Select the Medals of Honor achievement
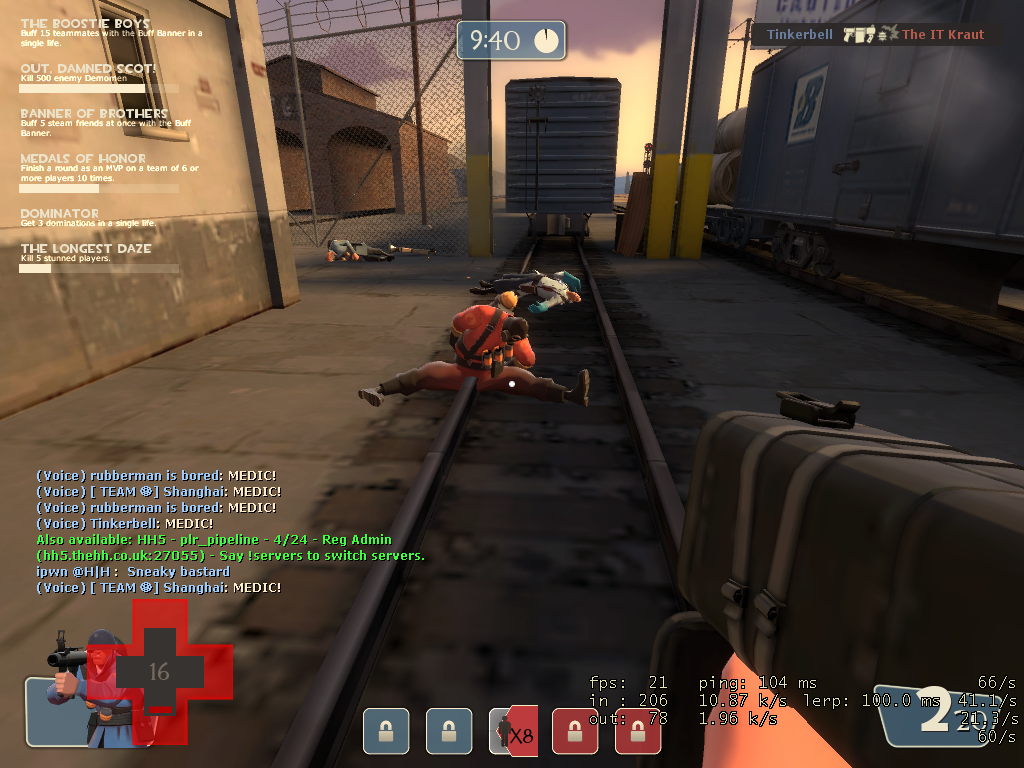The width and height of the screenshot is (1024, 768). pyautogui.click(x=83, y=159)
